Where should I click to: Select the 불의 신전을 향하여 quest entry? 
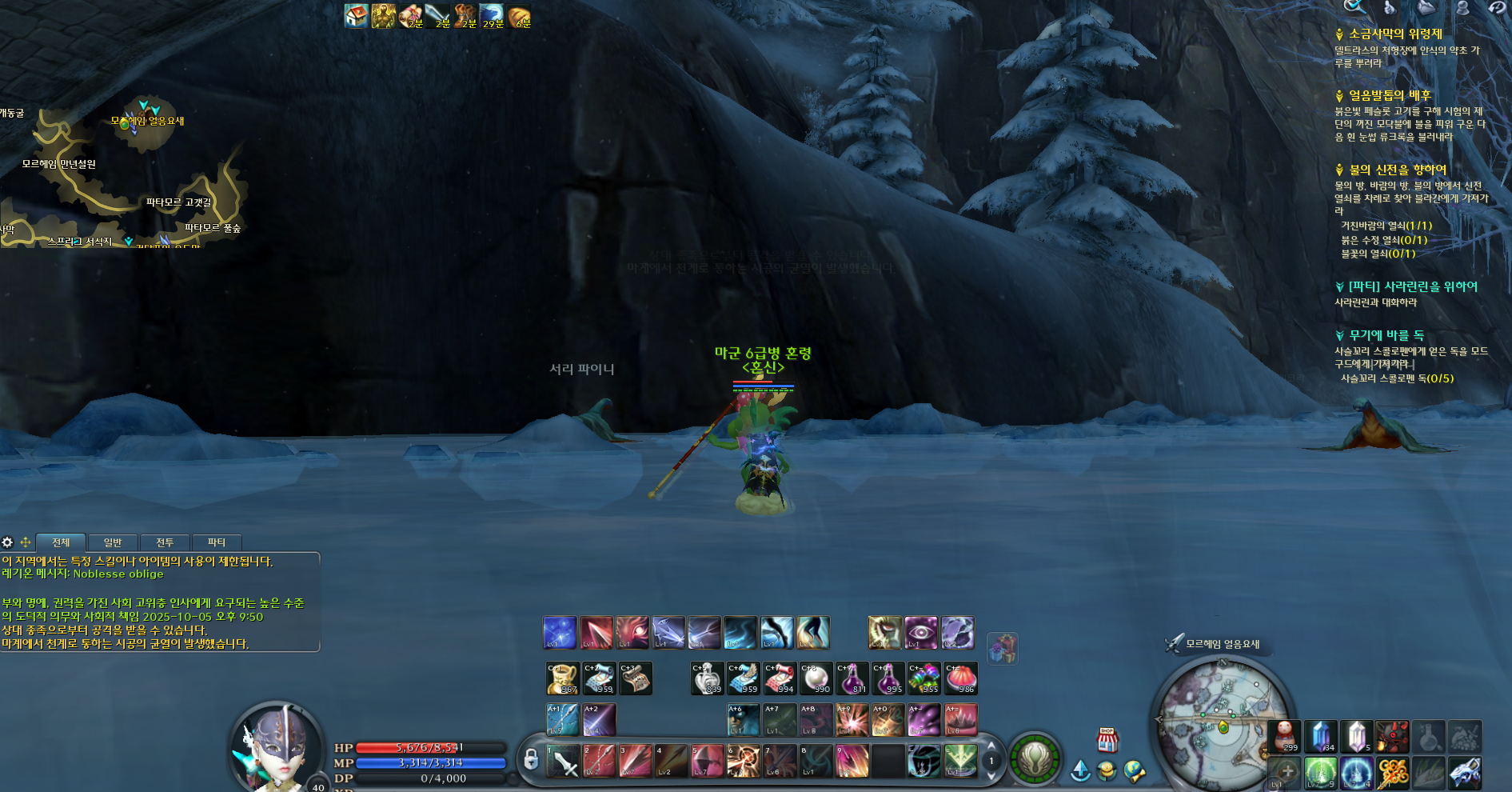pyautogui.click(x=1398, y=170)
